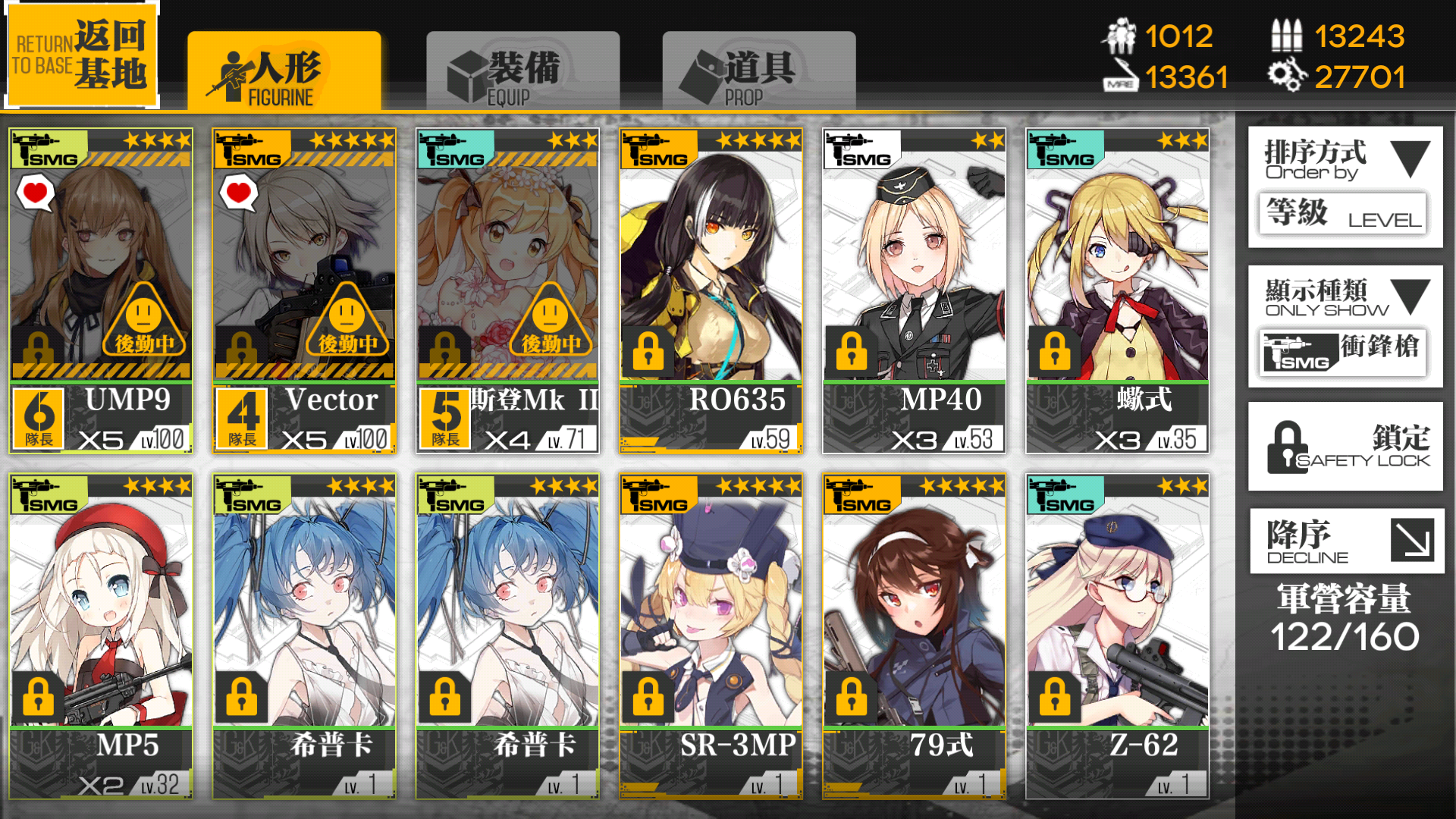This screenshot has width=1456, height=819.
Task: Open the Only Show type filter
Action: click(x=1345, y=326)
